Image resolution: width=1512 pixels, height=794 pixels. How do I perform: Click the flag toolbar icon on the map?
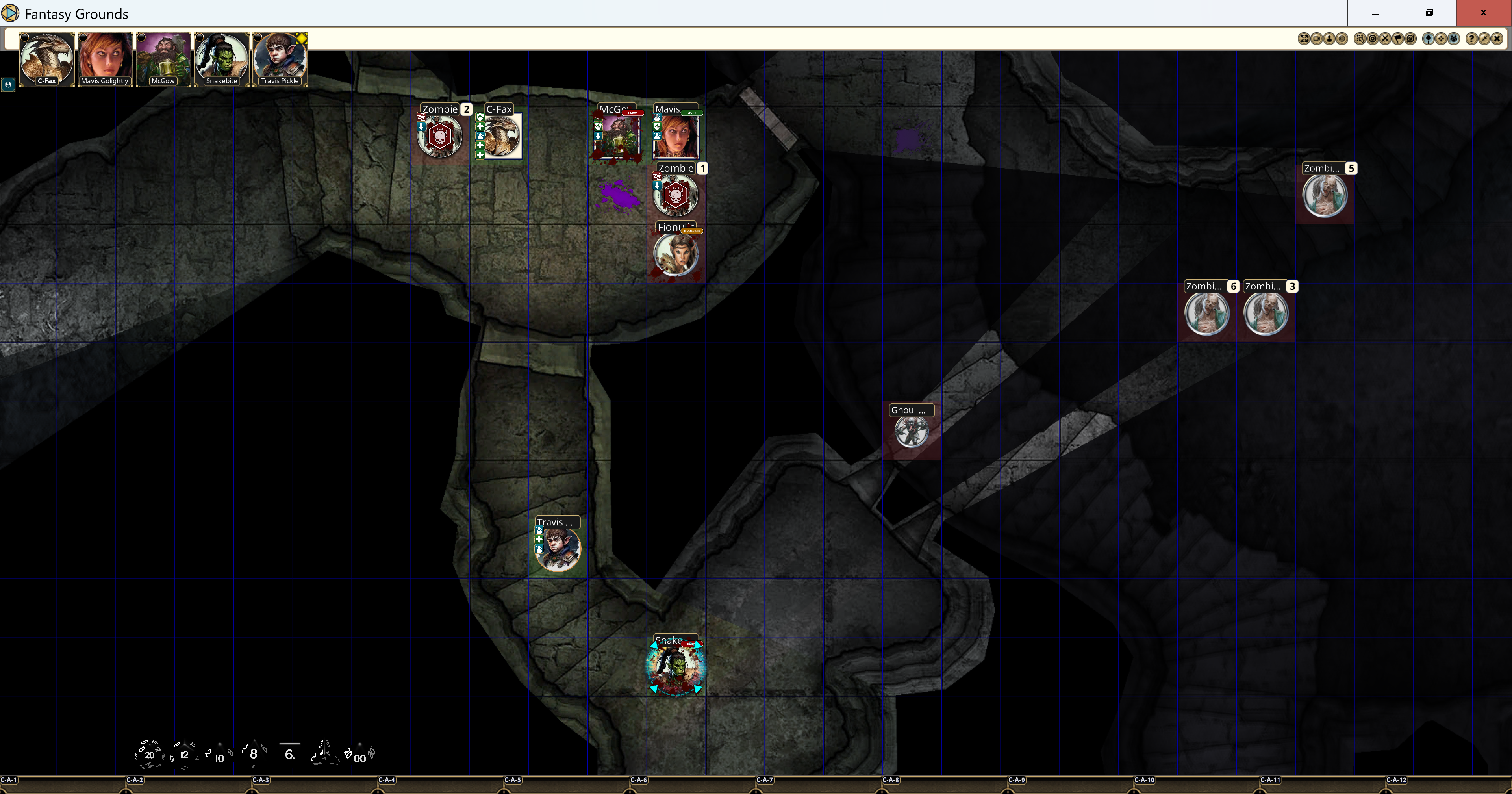pos(1398,38)
